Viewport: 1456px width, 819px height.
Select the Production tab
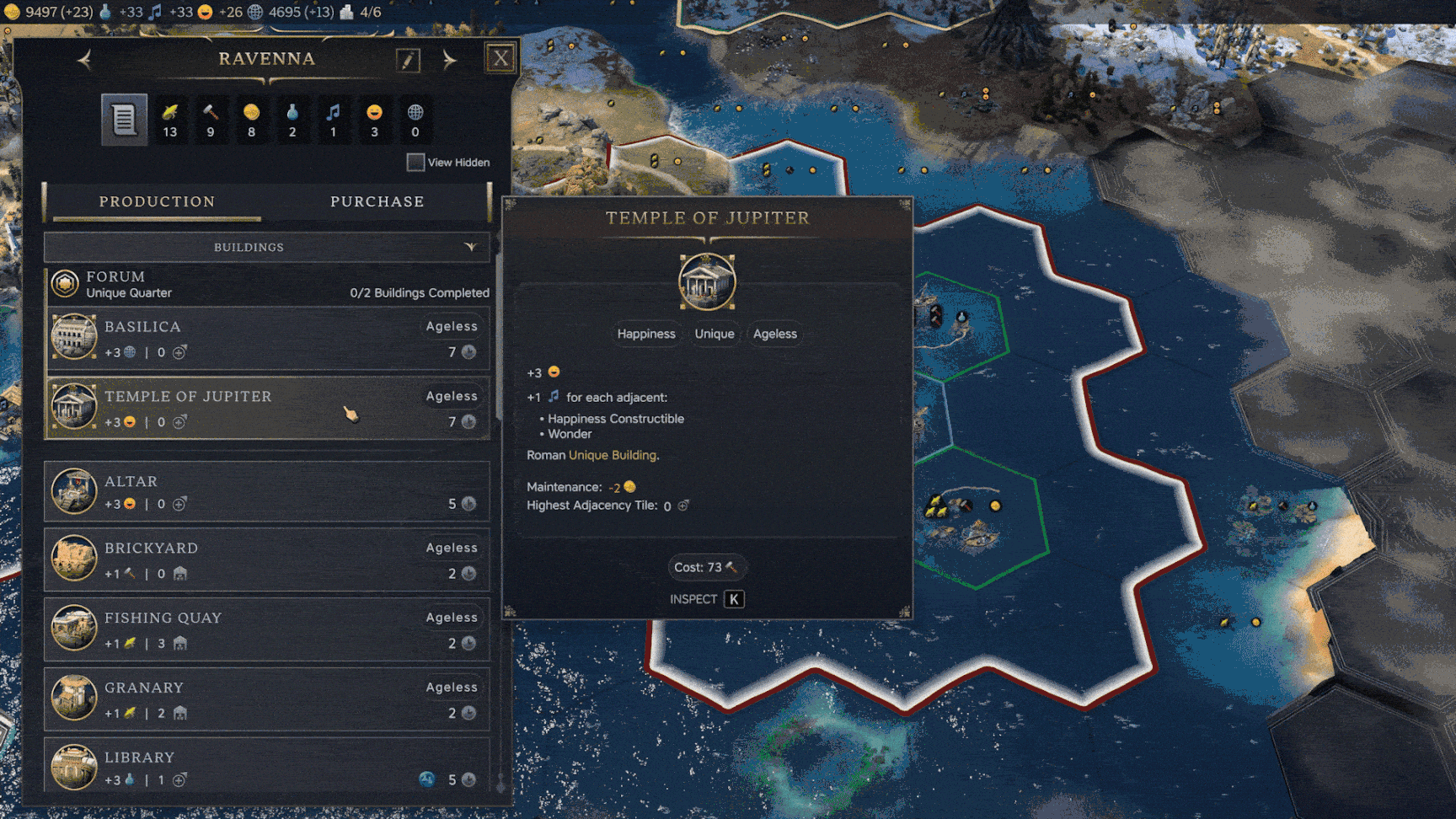coord(157,201)
